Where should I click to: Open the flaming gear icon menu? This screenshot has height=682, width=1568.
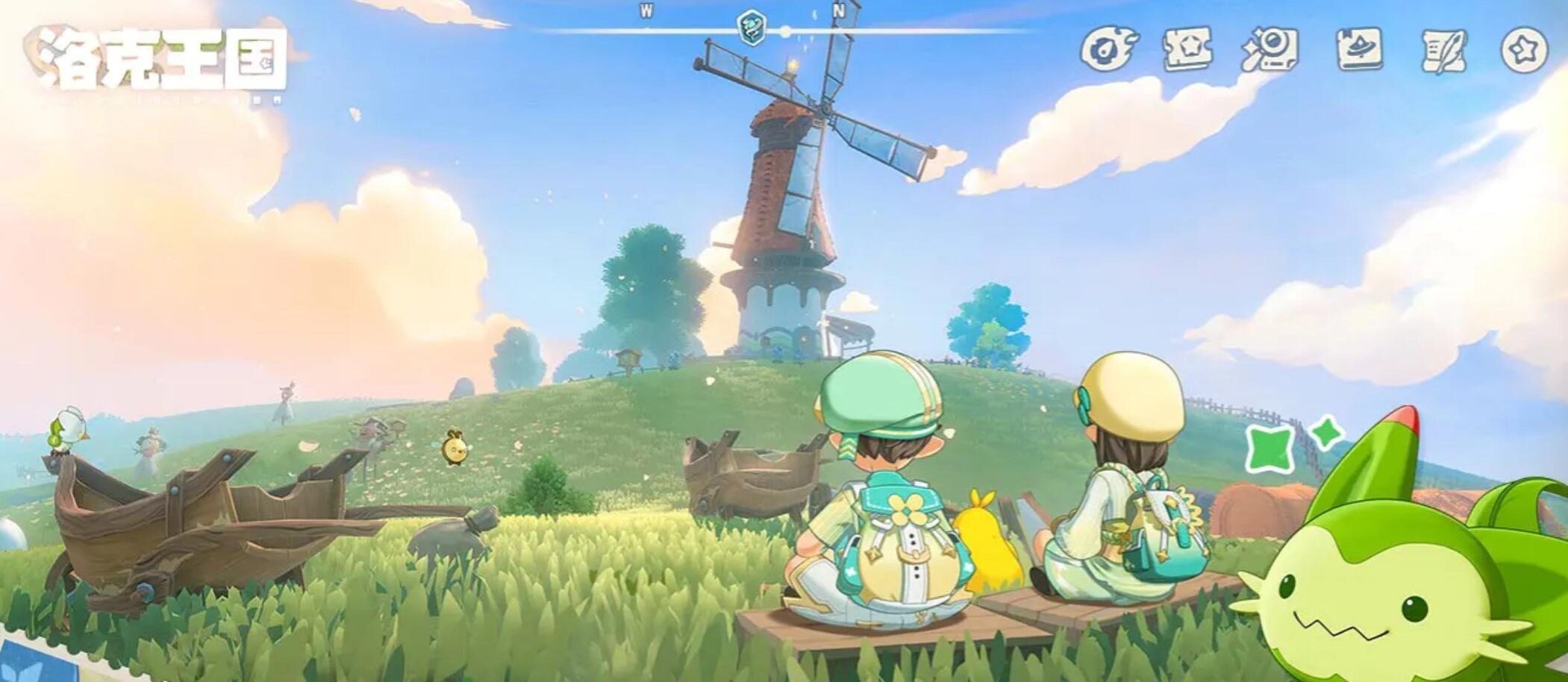coord(1108,49)
